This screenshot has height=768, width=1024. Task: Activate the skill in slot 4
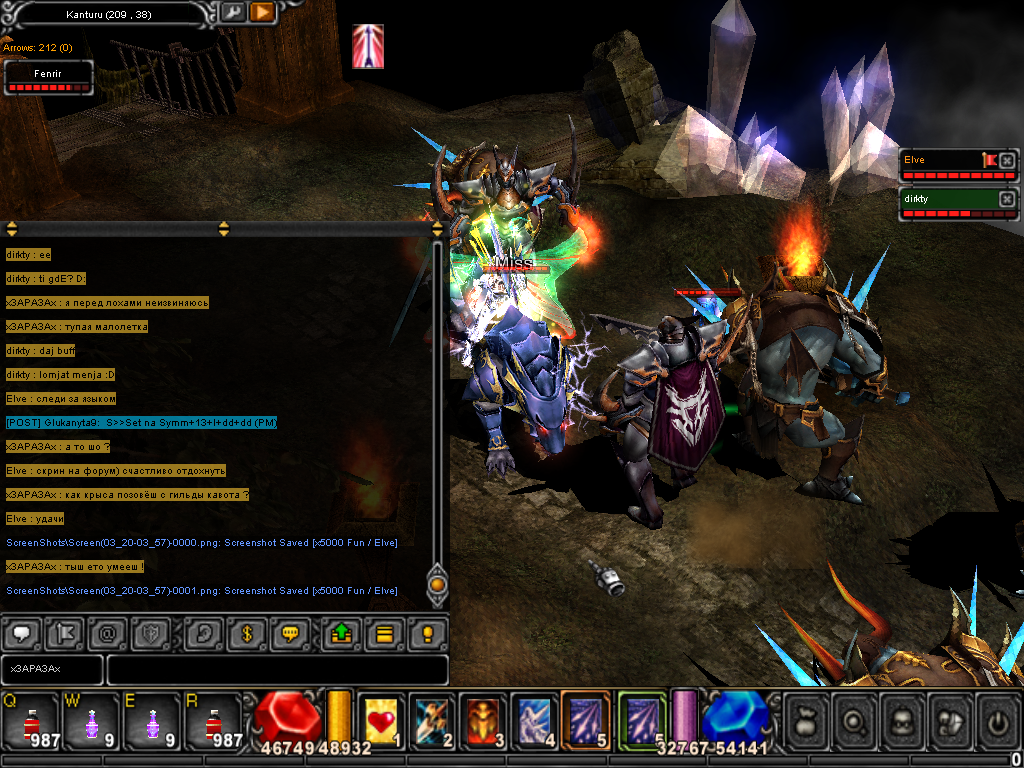pyautogui.click(x=535, y=720)
